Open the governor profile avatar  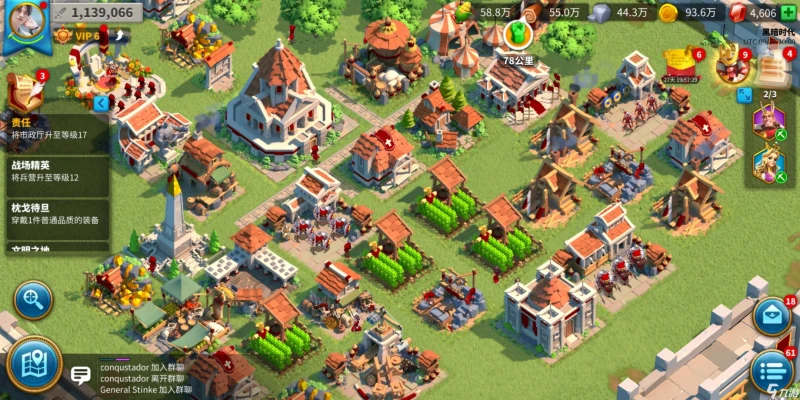(x=22, y=24)
